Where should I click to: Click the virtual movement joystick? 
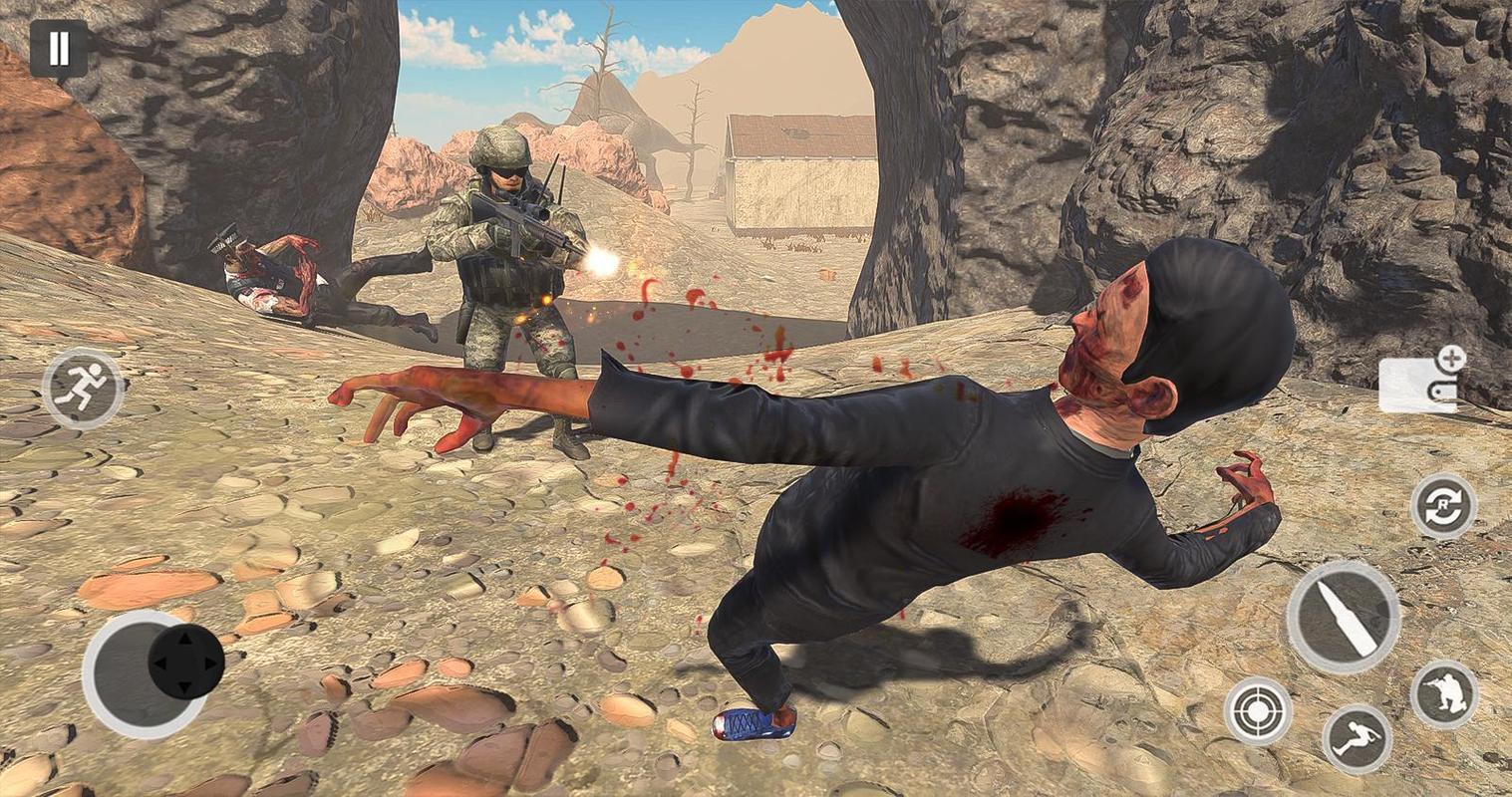click(x=185, y=662)
